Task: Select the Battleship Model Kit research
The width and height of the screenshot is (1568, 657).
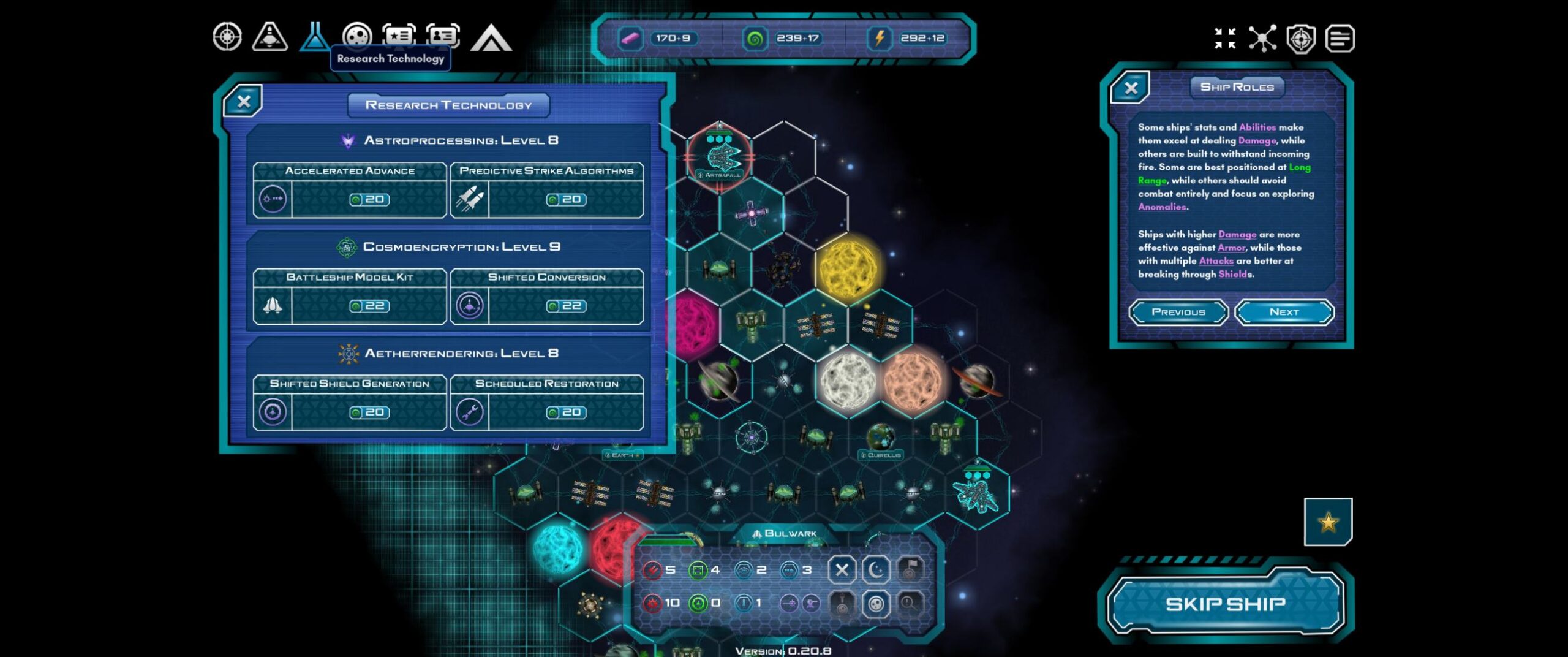Action: [350, 297]
